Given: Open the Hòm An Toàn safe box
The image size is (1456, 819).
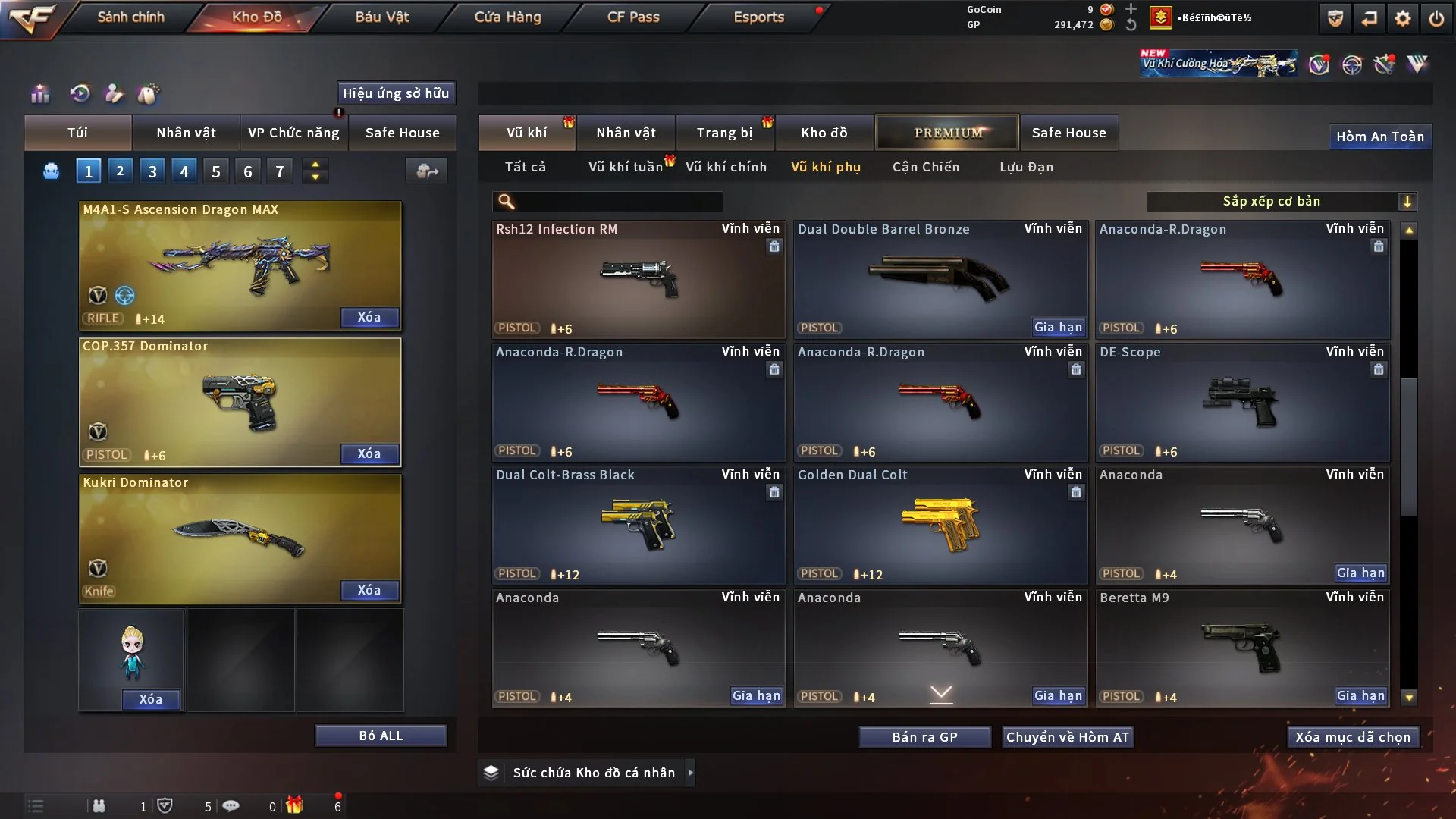Looking at the screenshot, I should 1379,136.
